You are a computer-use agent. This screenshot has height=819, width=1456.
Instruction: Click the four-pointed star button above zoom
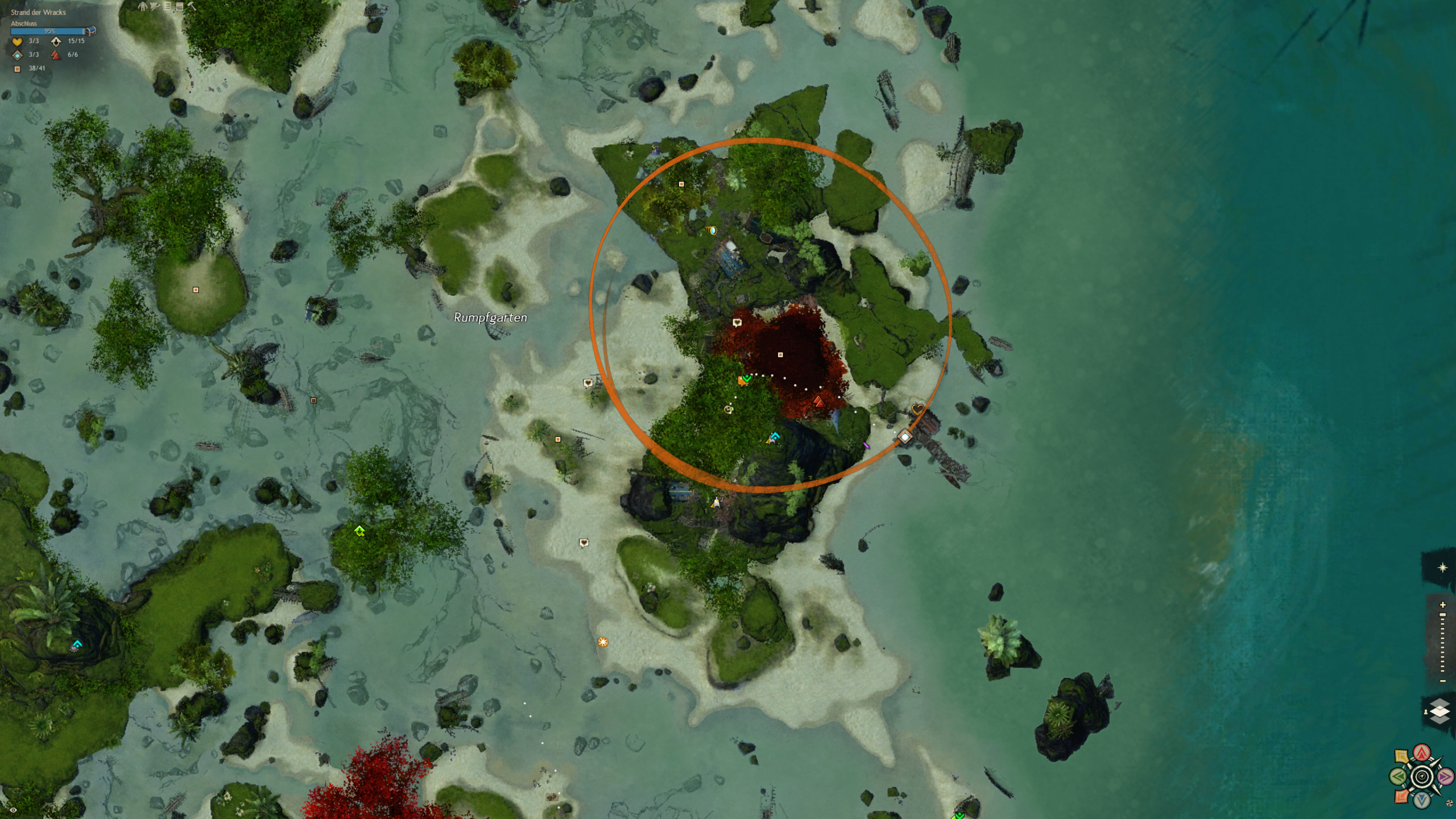(1442, 568)
